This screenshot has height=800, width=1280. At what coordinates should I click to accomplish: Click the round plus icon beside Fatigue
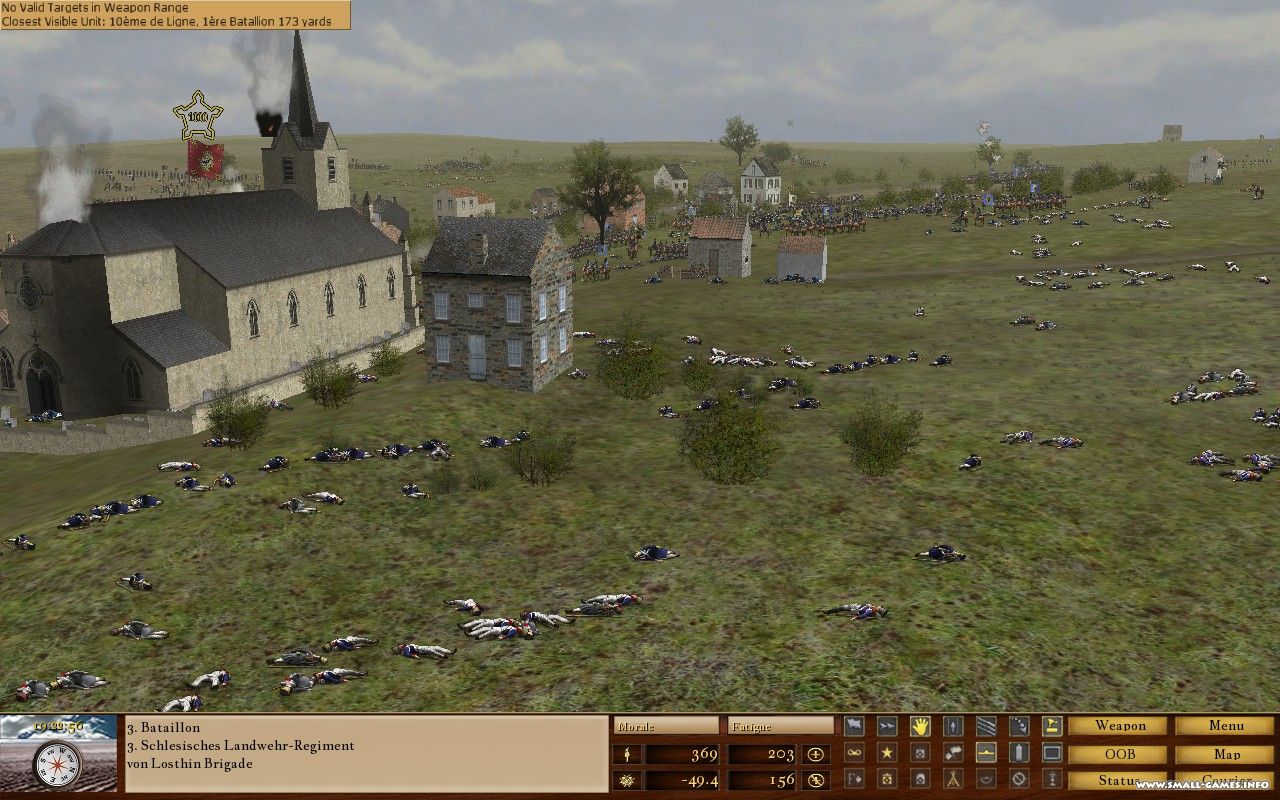[816, 754]
